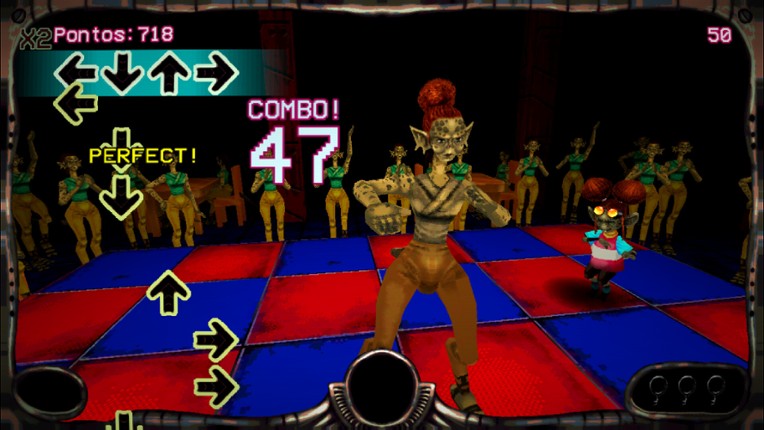Hit the up arrow in the target row
Screen dimensions: 764x430
click(x=168, y=72)
